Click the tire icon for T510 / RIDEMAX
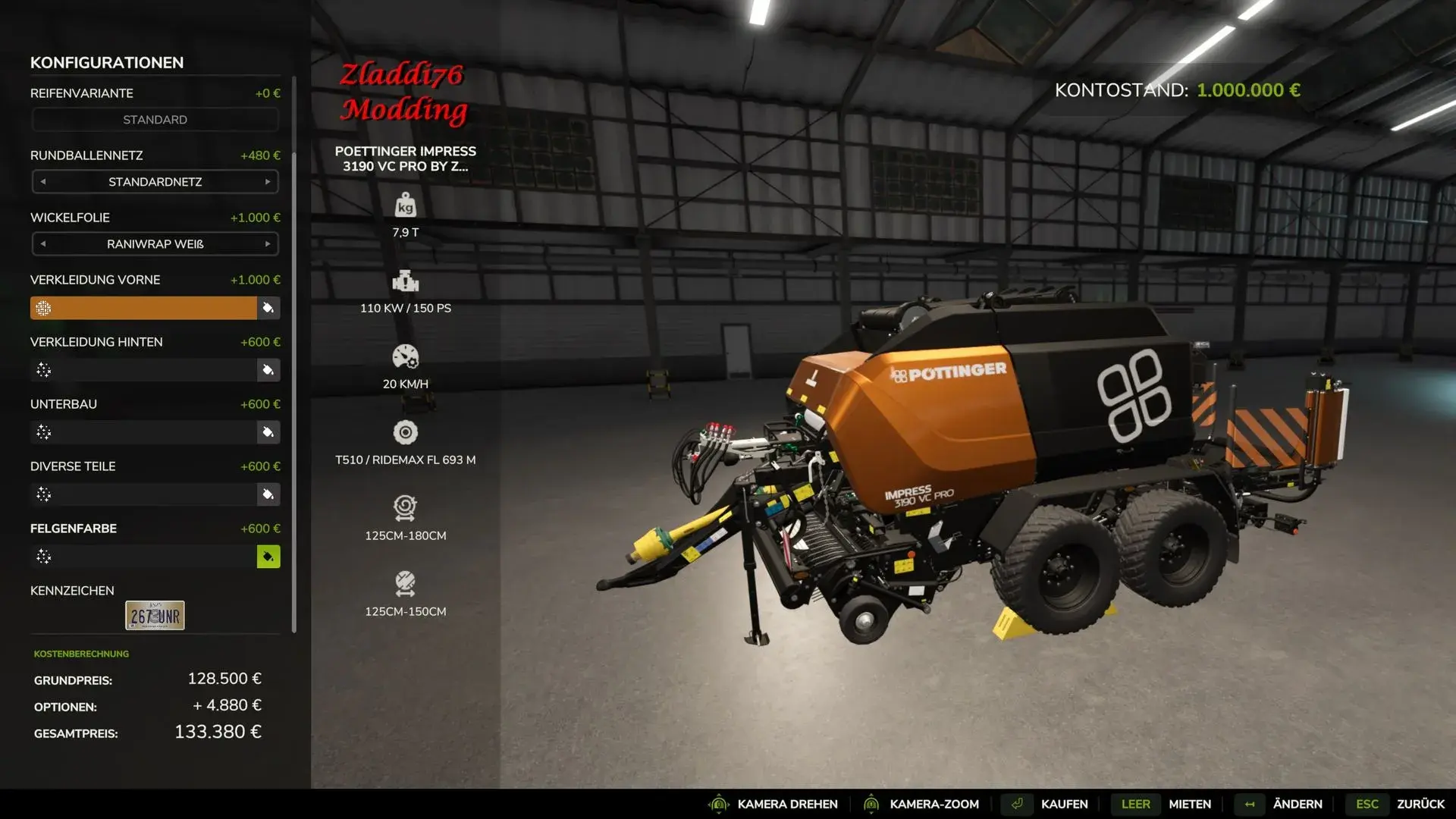Screen dimensions: 1456x819 (406, 433)
